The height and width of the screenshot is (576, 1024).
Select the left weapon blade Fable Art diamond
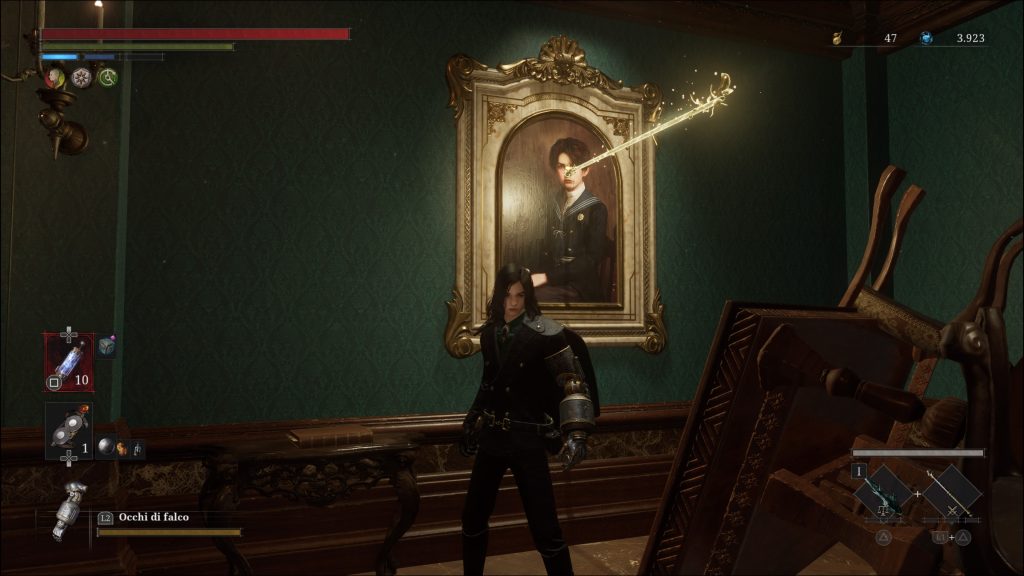click(x=884, y=492)
